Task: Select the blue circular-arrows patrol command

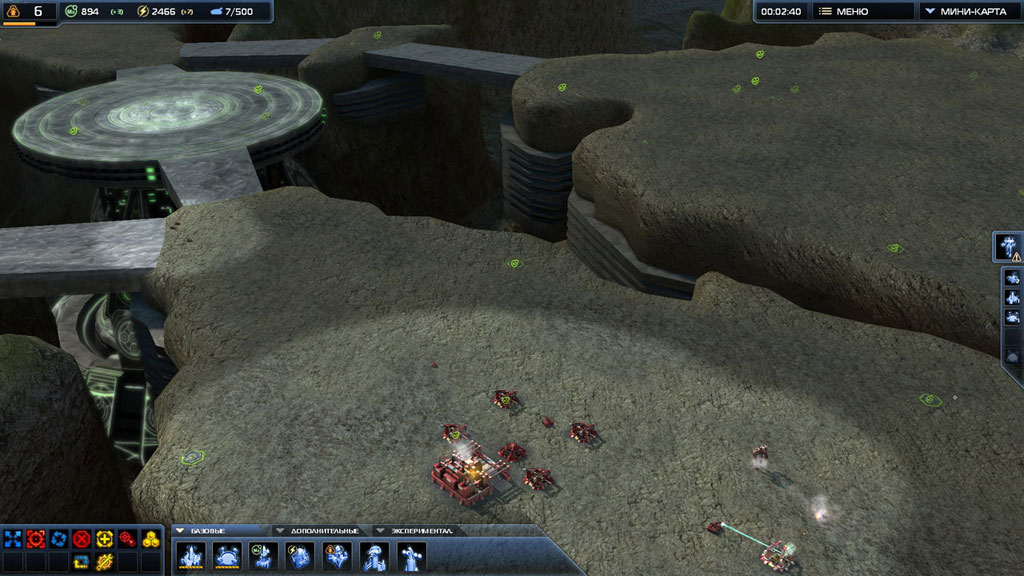Action: pyautogui.click(x=59, y=539)
